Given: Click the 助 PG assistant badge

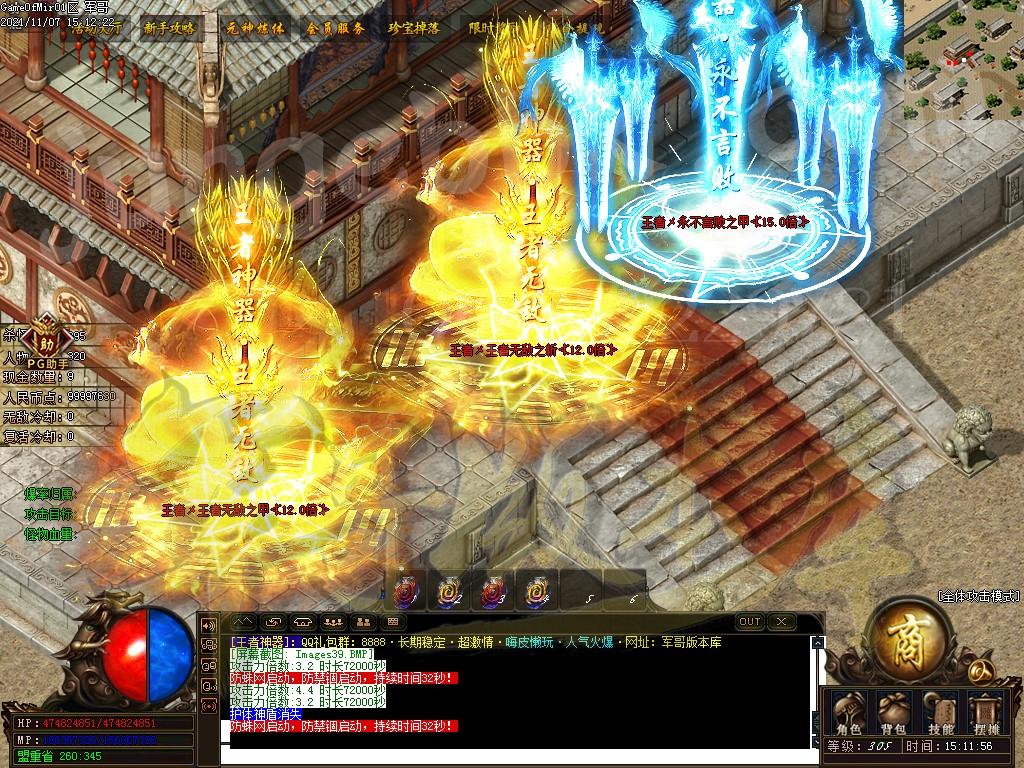Looking at the screenshot, I should tap(42, 333).
